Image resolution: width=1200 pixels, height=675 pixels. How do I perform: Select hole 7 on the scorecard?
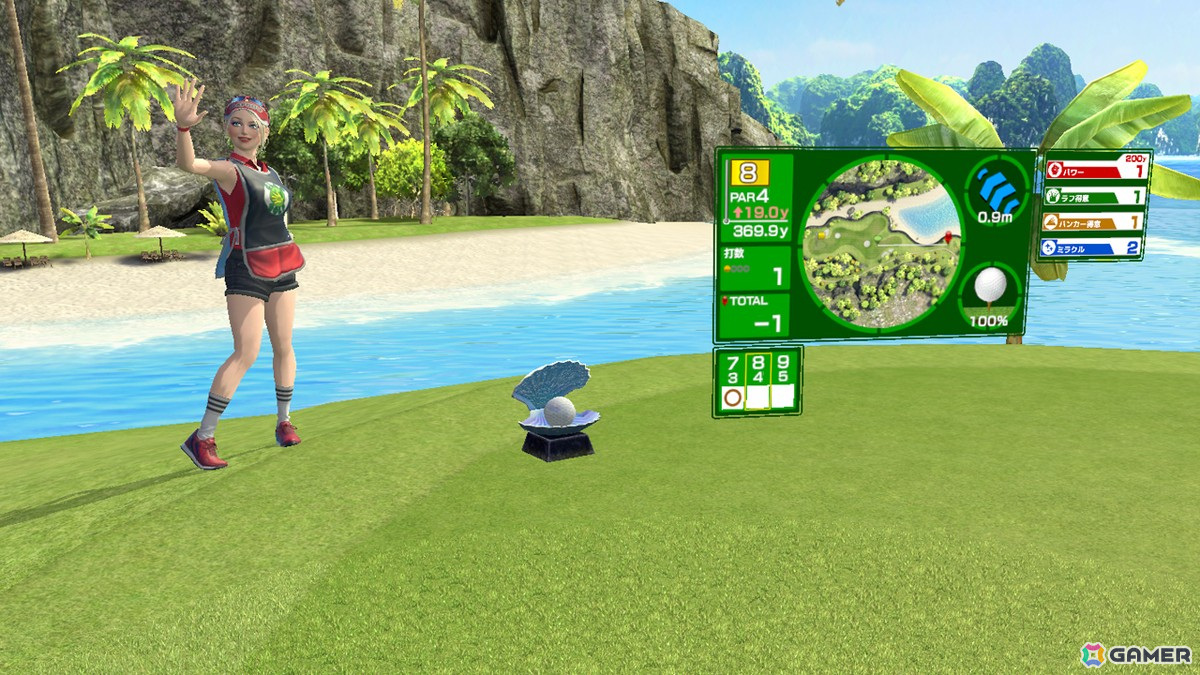732,380
